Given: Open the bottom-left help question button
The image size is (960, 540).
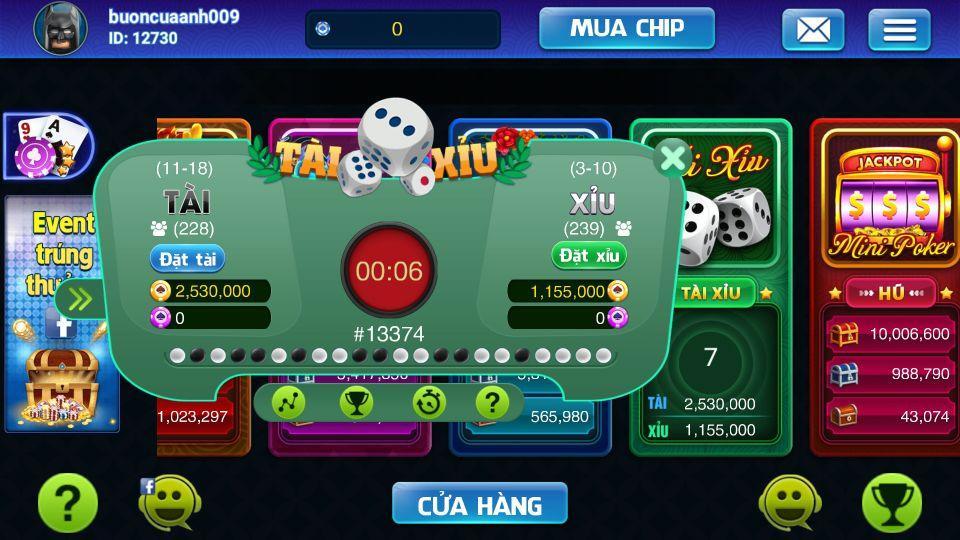Looking at the screenshot, I should [x=67, y=503].
